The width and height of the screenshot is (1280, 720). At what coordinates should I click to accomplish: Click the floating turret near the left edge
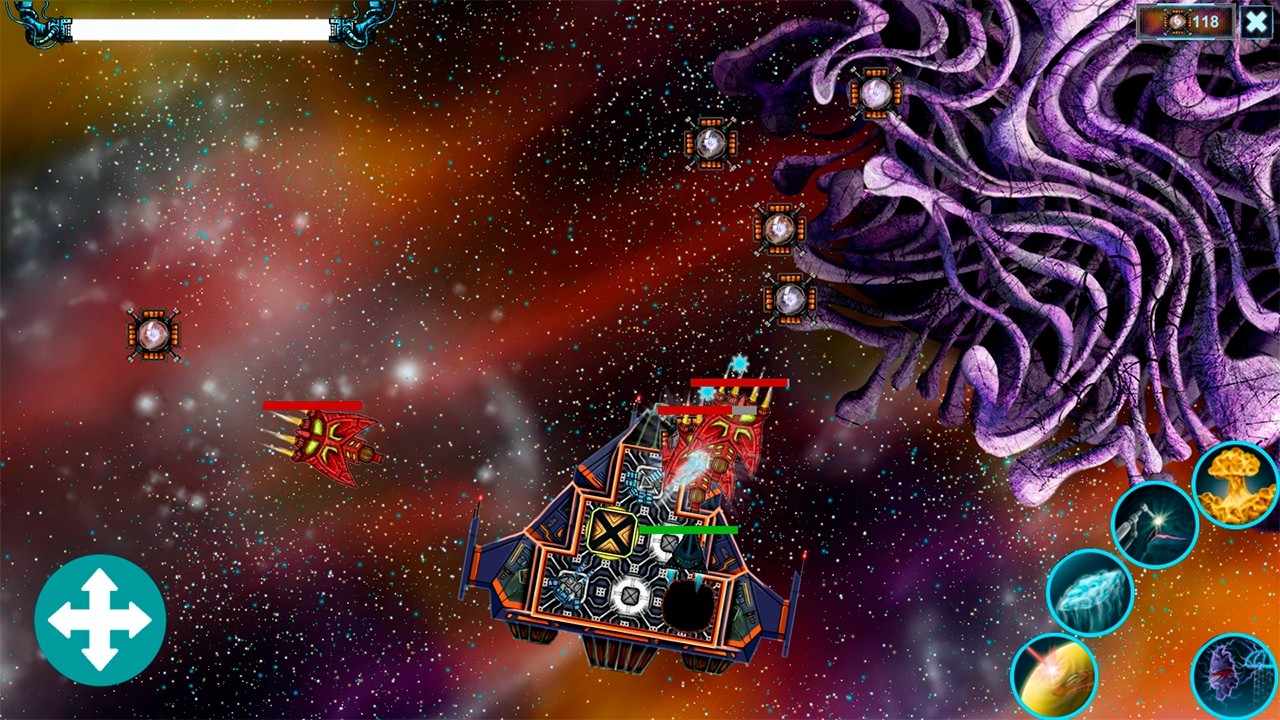click(153, 333)
